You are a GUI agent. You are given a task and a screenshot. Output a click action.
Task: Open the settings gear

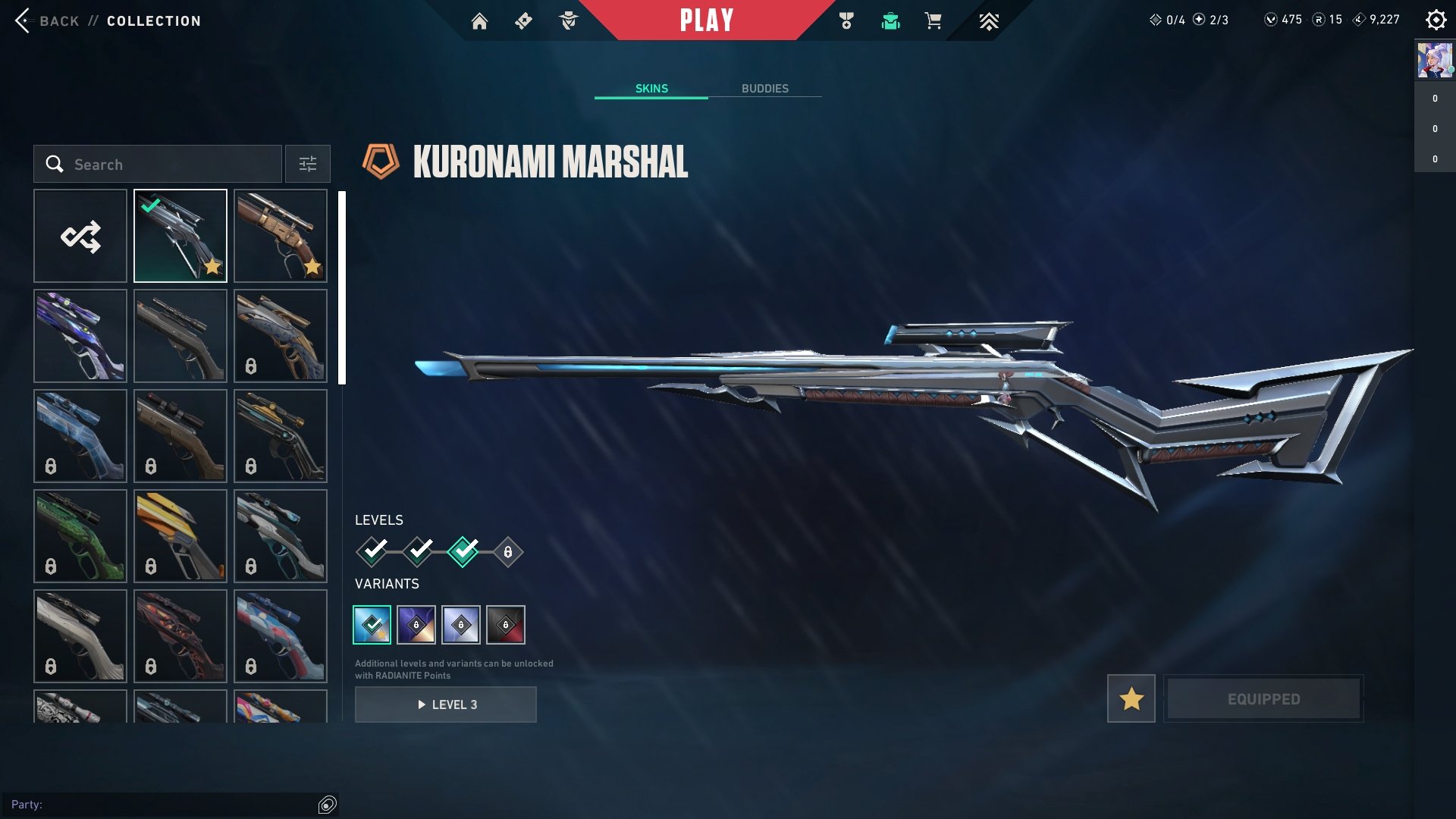(1436, 20)
